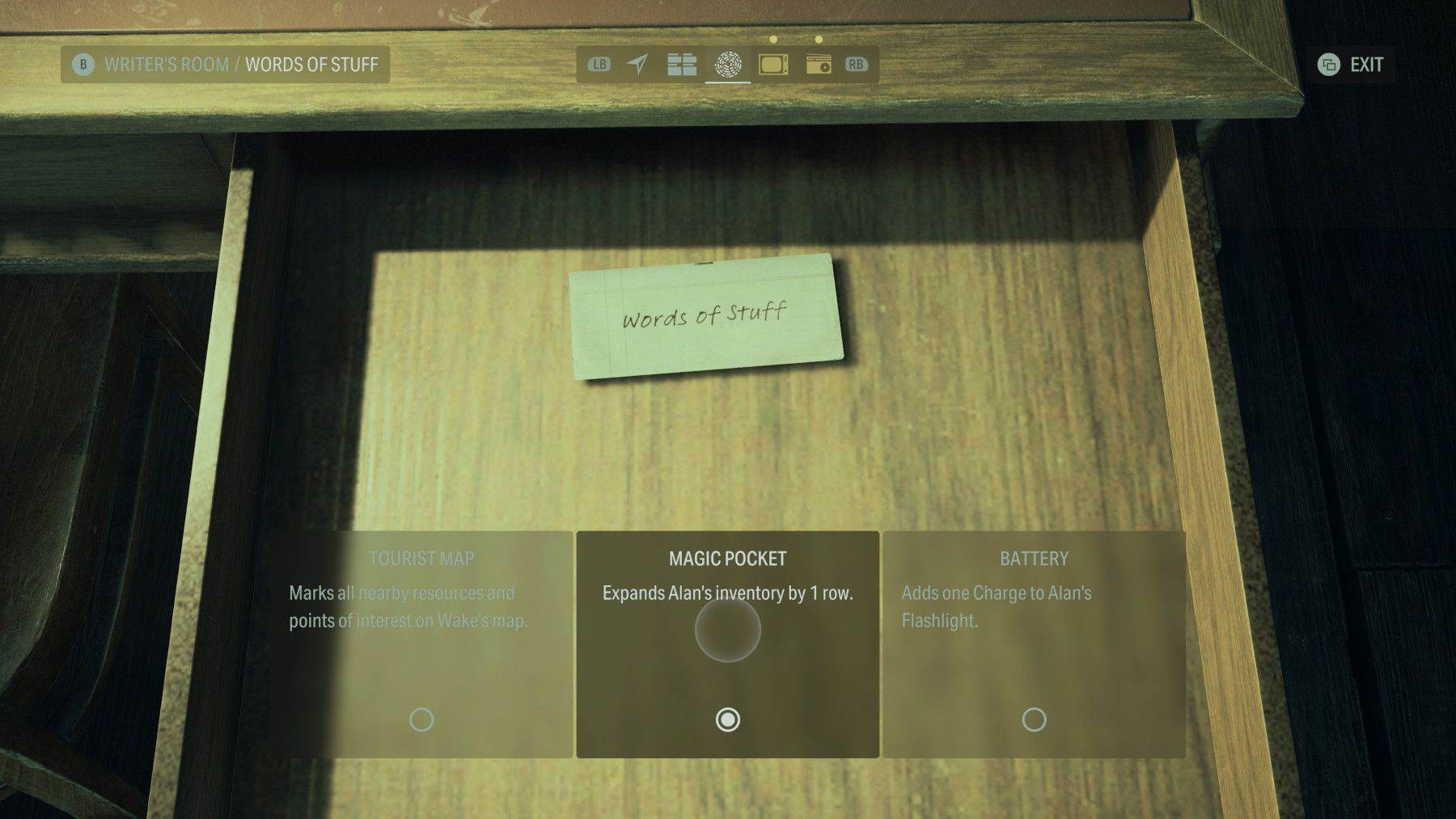The width and height of the screenshot is (1456, 819).
Task: Click the Magic Pocket upgrade card
Action: pyautogui.click(x=729, y=643)
